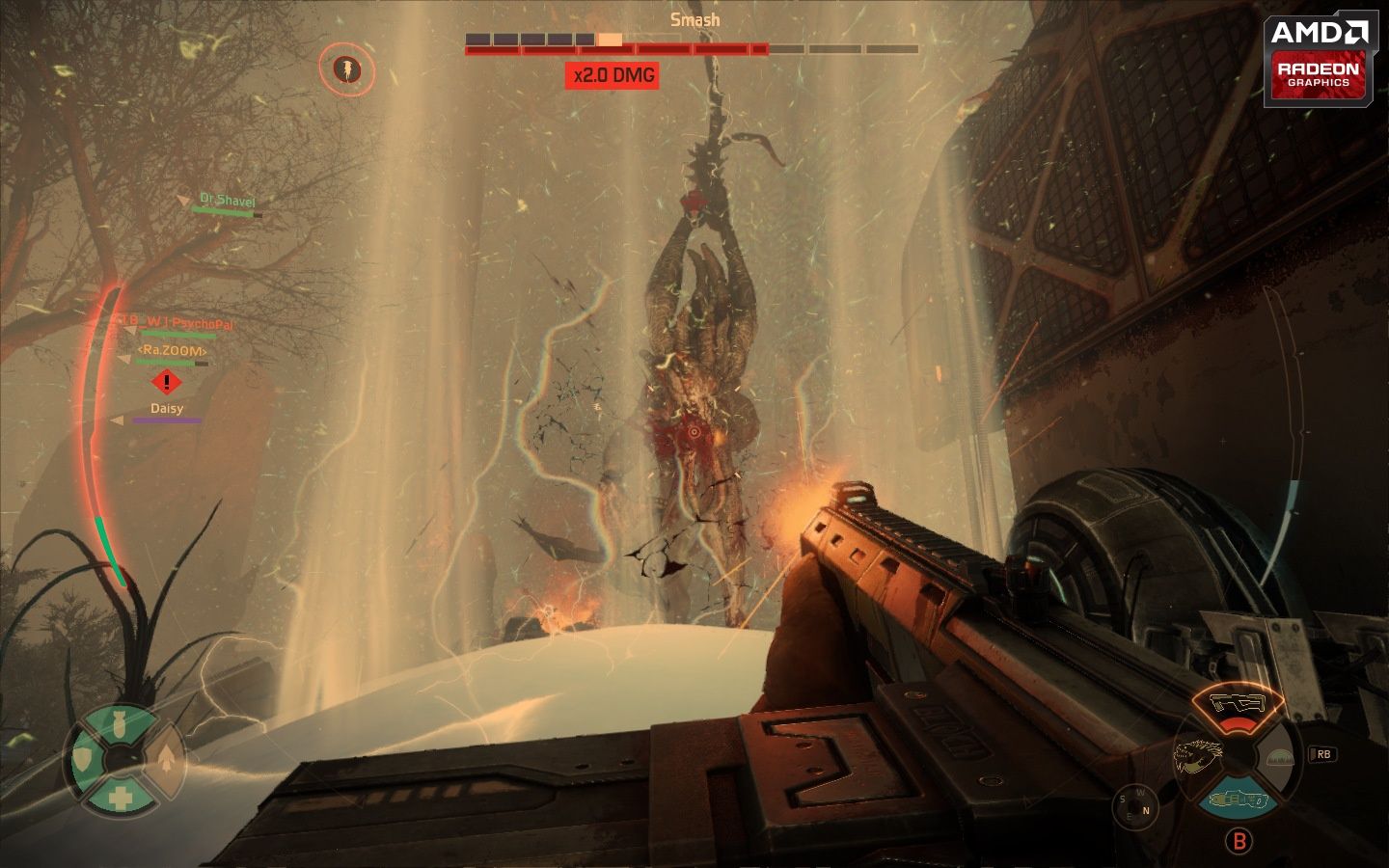Expand Daisy's tracker arrow

(x=118, y=419)
